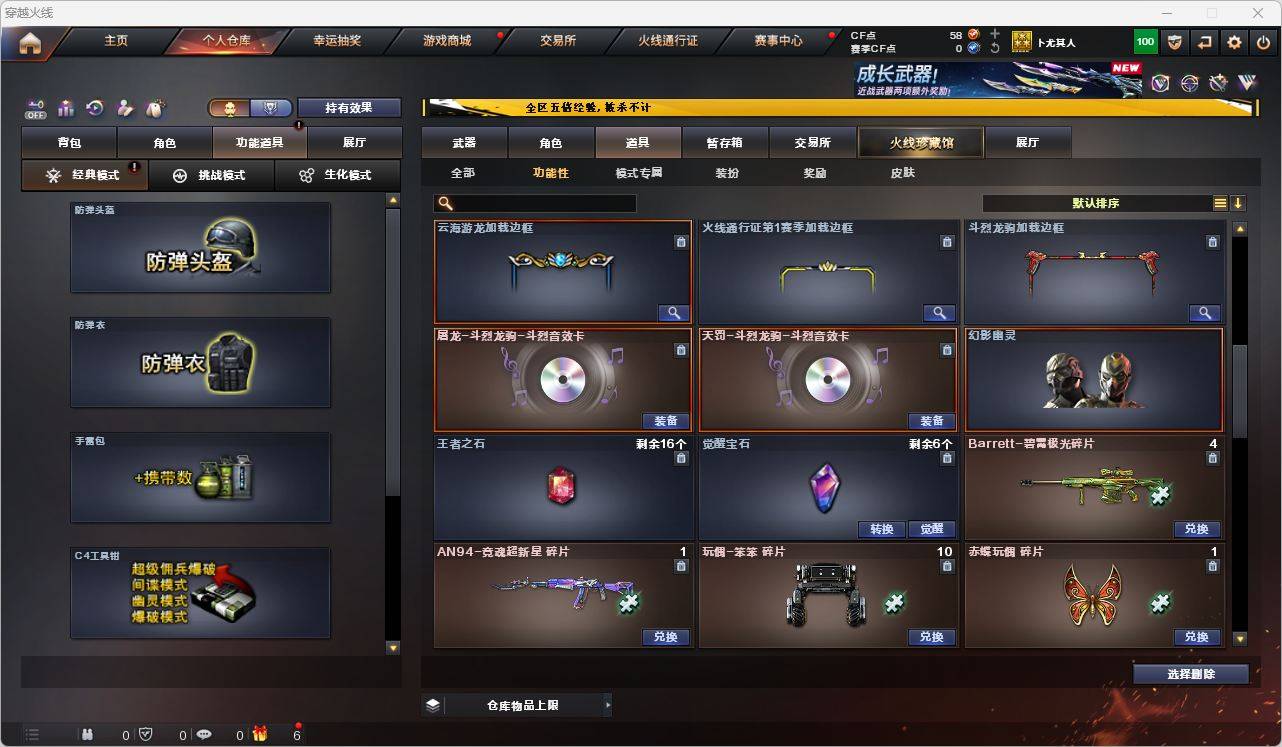Click 兑换 on the Barrett-碧霄极光碎片 card
This screenshot has width=1282, height=747.
click(1197, 529)
